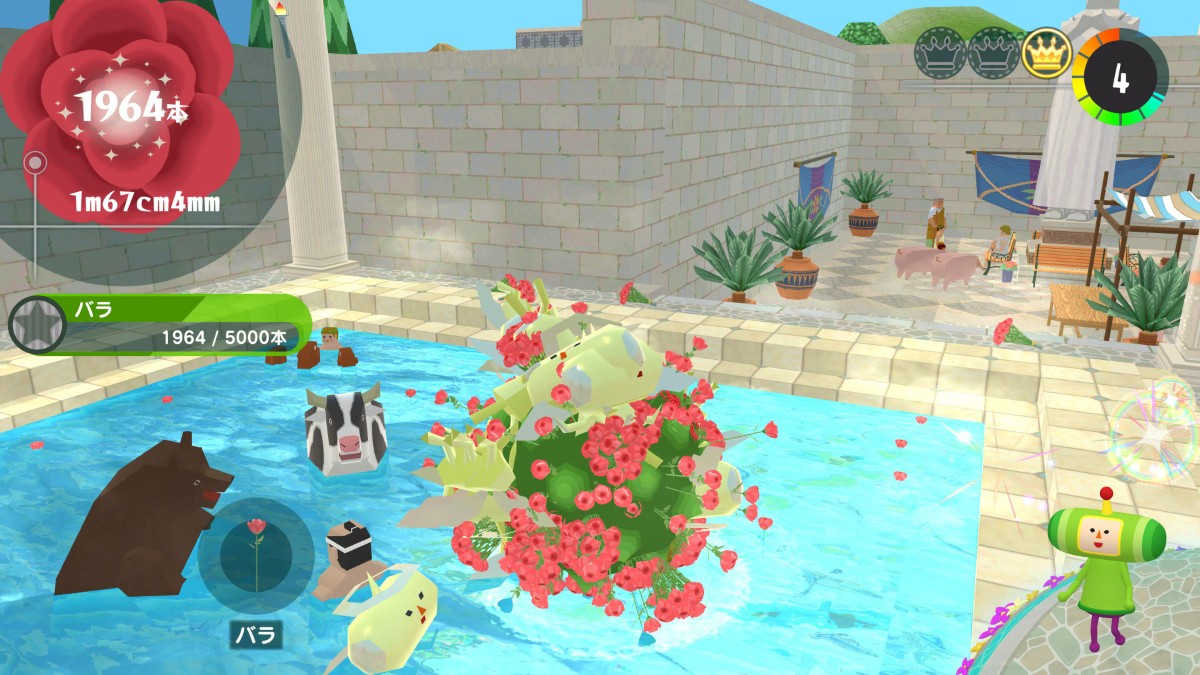Click the バラ objective tracker bar
1200x675 pixels.
coord(175,324)
